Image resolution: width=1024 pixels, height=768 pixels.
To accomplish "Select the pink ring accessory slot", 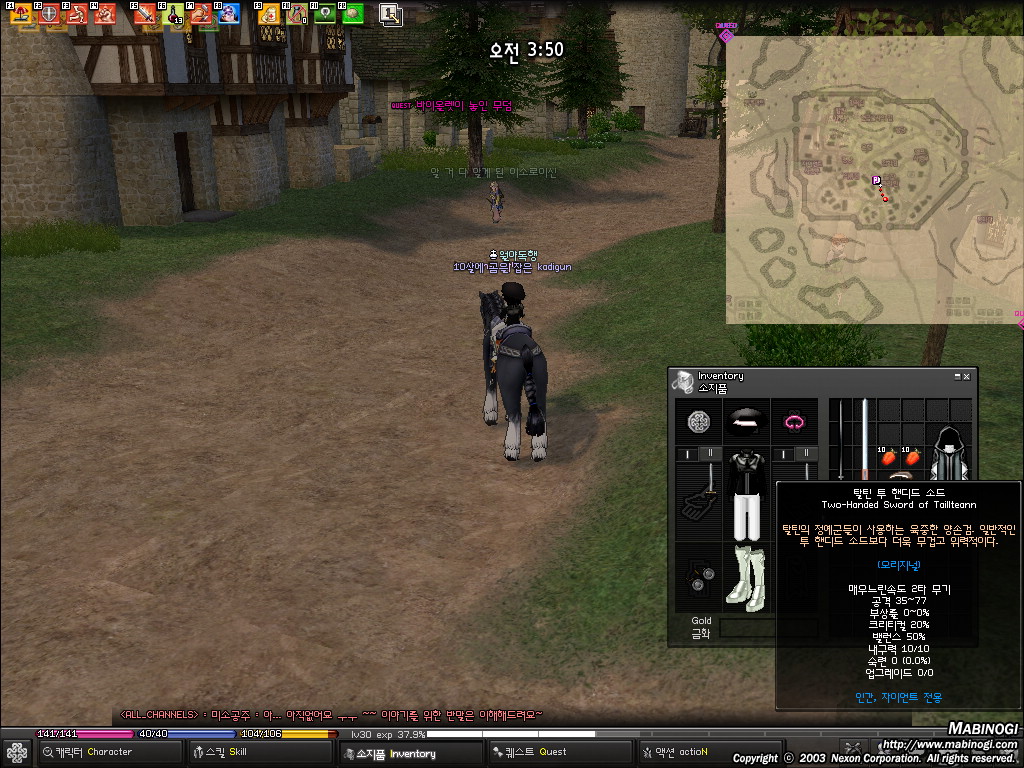I will point(795,422).
